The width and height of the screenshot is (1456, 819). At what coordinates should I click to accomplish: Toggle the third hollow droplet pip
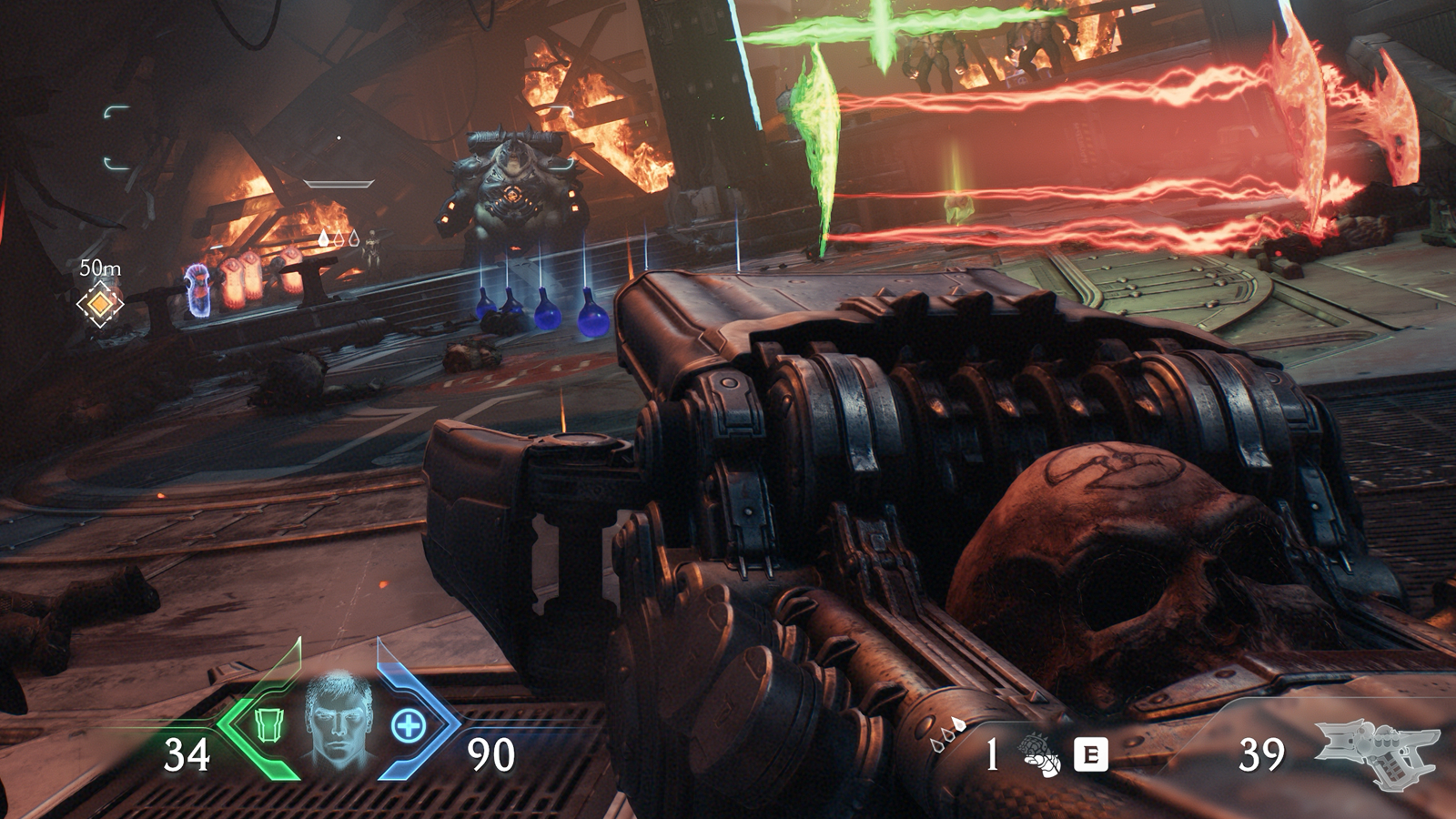point(354,239)
